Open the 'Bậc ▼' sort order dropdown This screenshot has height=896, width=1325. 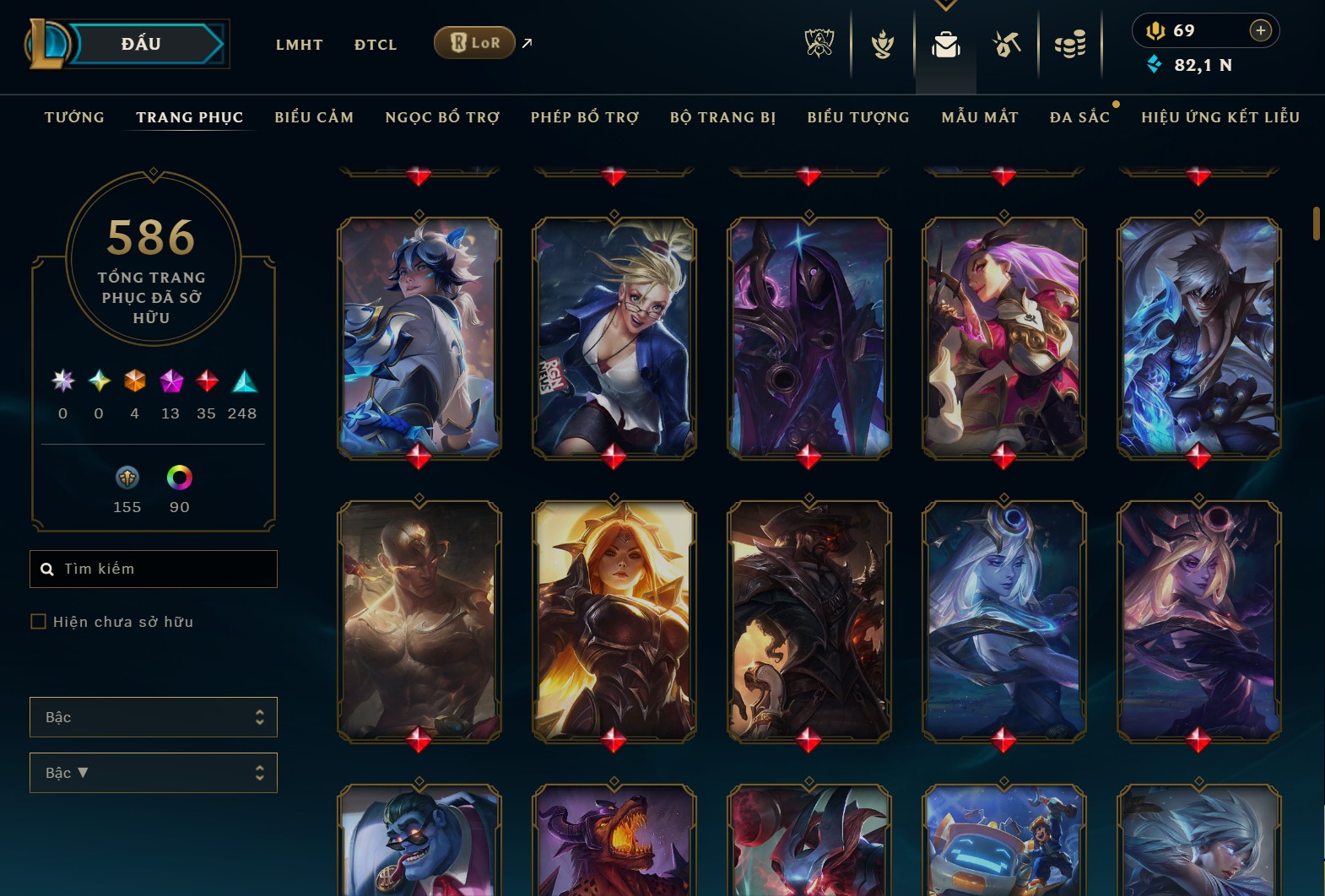153,772
